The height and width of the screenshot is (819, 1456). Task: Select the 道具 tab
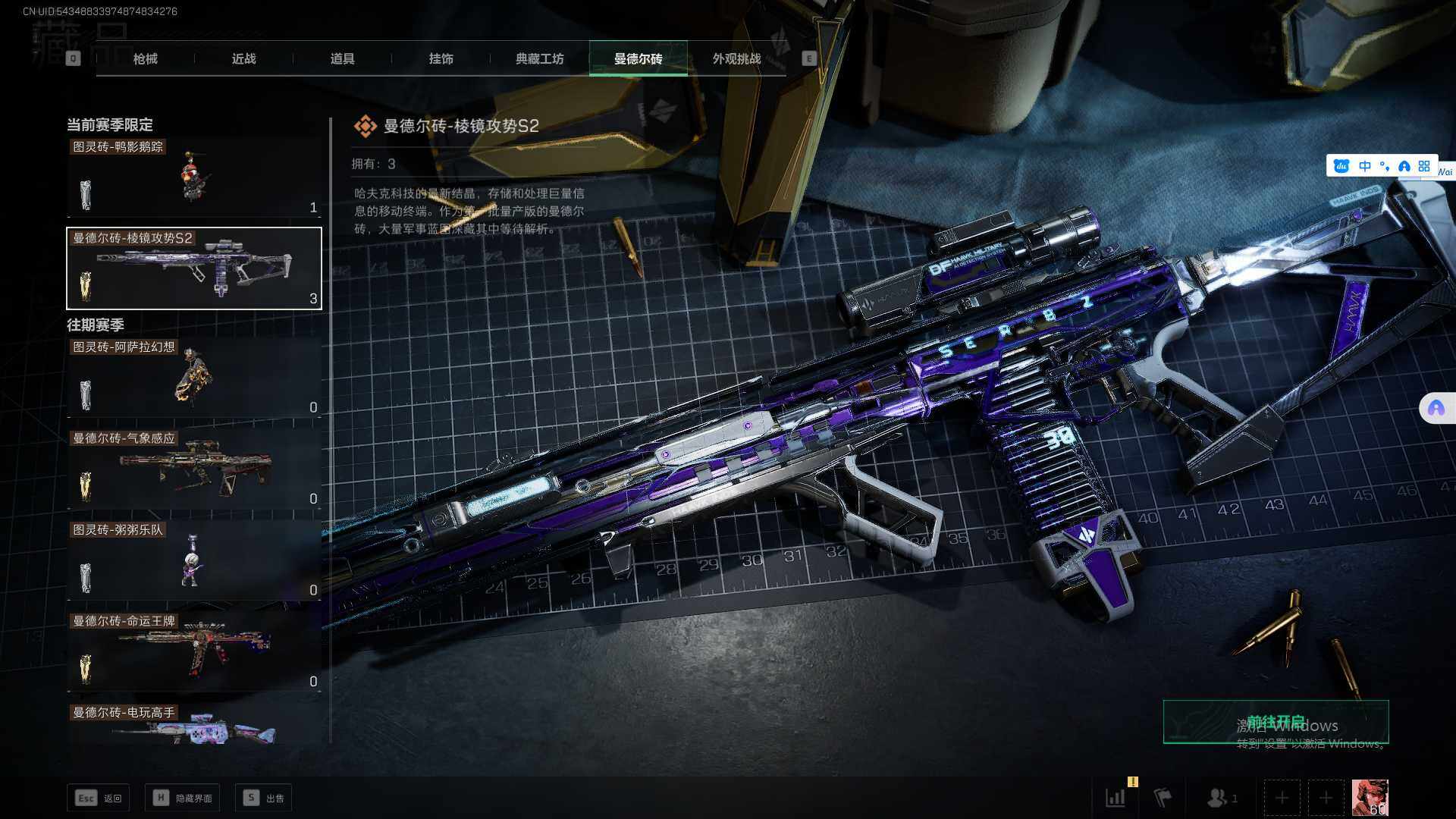342,58
